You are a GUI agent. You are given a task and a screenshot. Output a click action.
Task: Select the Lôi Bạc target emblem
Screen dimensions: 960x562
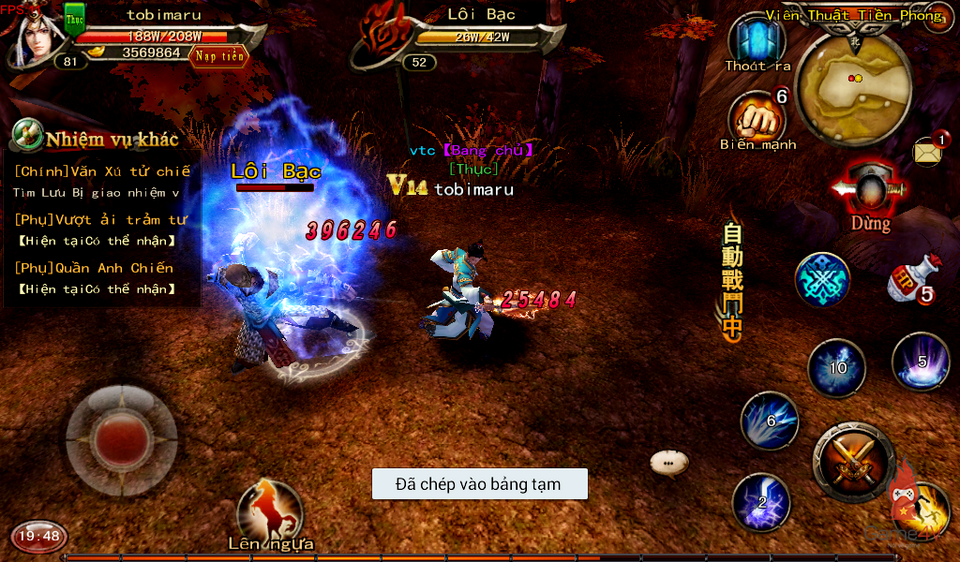pos(385,37)
